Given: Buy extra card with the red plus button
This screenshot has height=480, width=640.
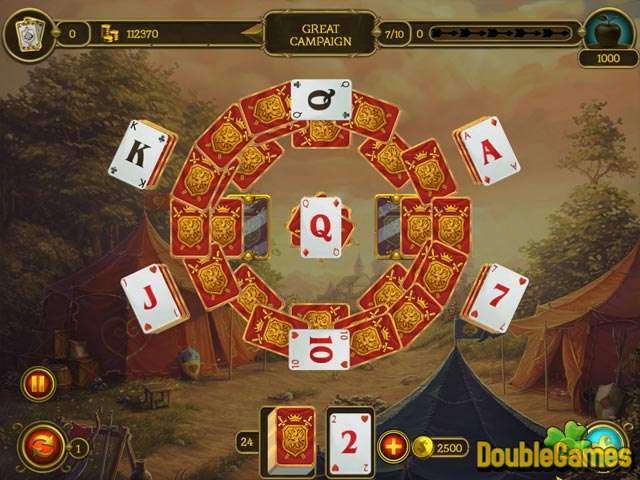Looking at the screenshot, I should coord(393,445).
